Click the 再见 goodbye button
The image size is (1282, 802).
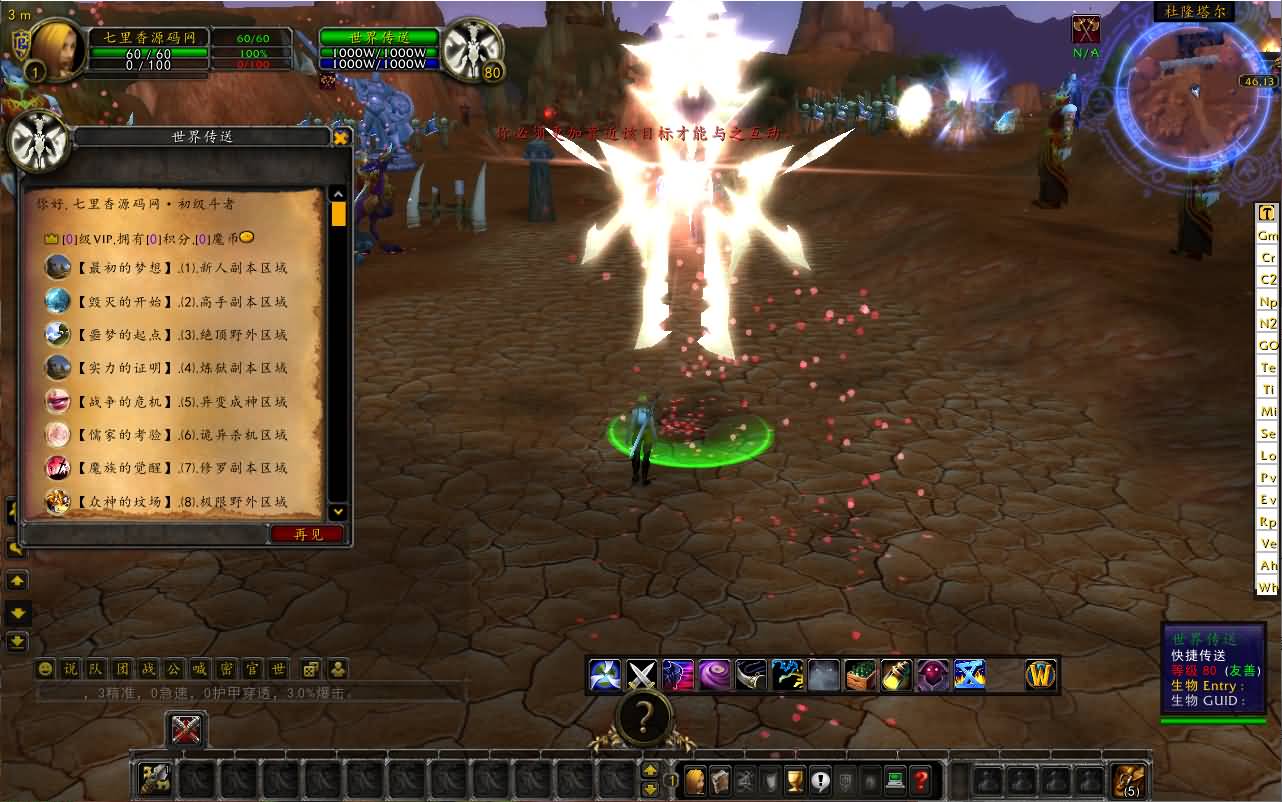[307, 534]
